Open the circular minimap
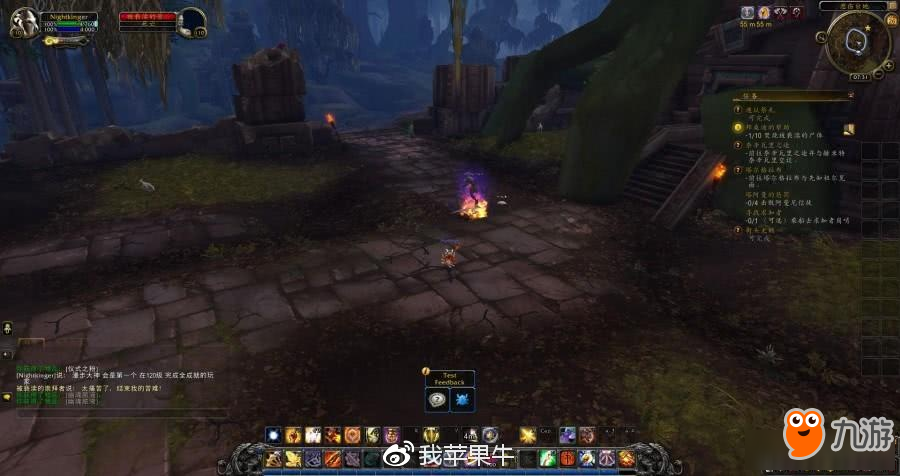Screen dimensions: 900x476 pyautogui.click(x=859, y=41)
